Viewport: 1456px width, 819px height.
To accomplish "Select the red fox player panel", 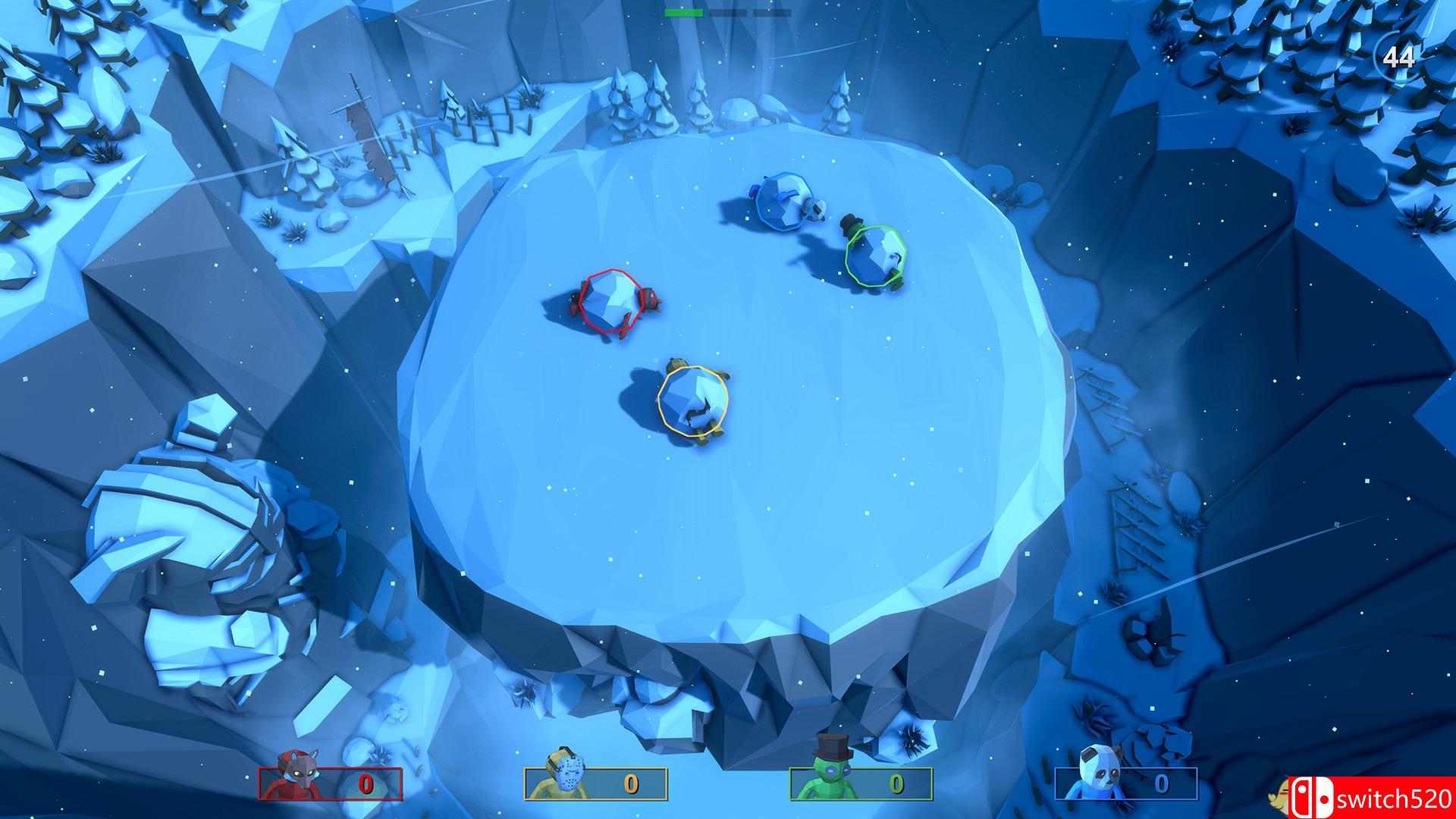I will point(331,783).
